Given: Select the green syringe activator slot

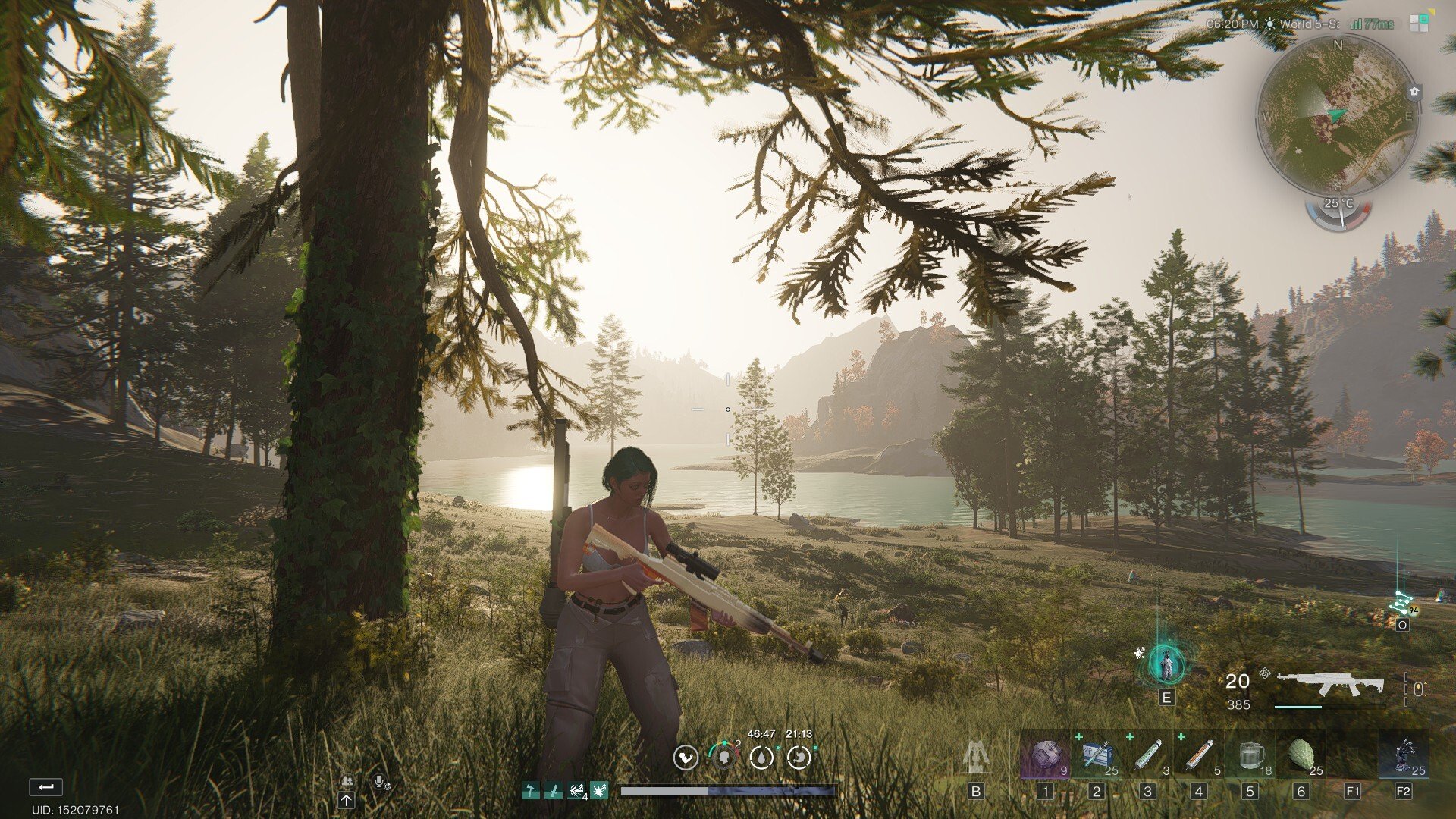Looking at the screenshot, I should pos(1147,756).
